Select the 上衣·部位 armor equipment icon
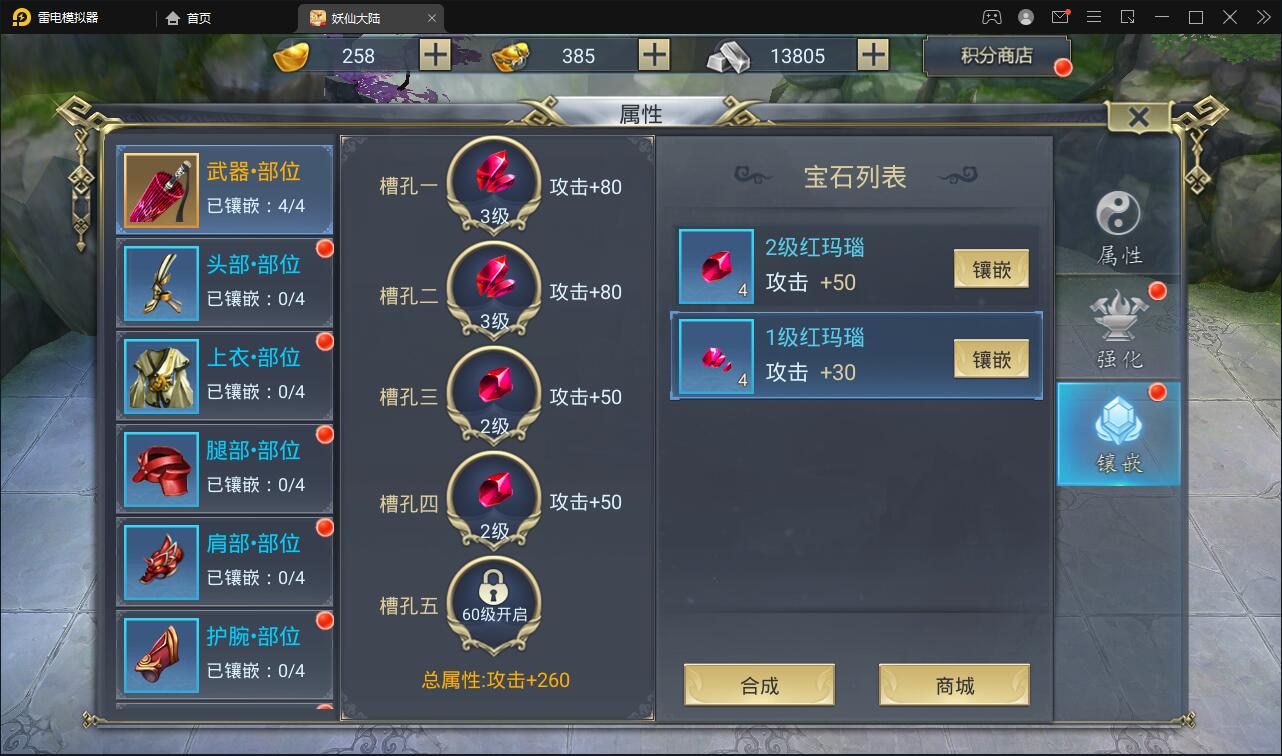This screenshot has width=1282, height=756. tap(160, 374)
